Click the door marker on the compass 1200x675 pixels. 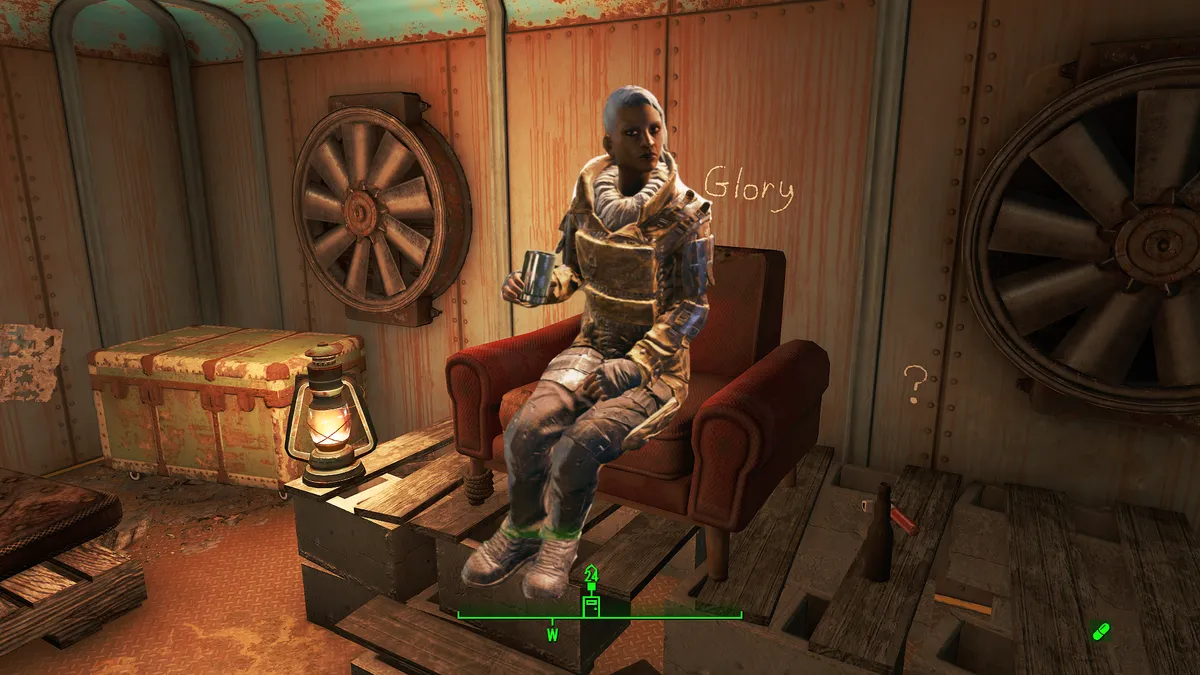[x=591, y=606]
